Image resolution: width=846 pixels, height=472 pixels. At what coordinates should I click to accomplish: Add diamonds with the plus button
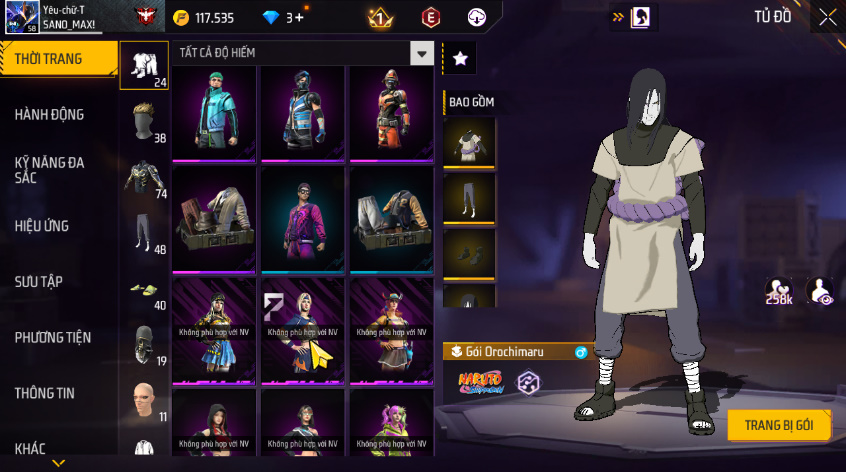(299, 18)
